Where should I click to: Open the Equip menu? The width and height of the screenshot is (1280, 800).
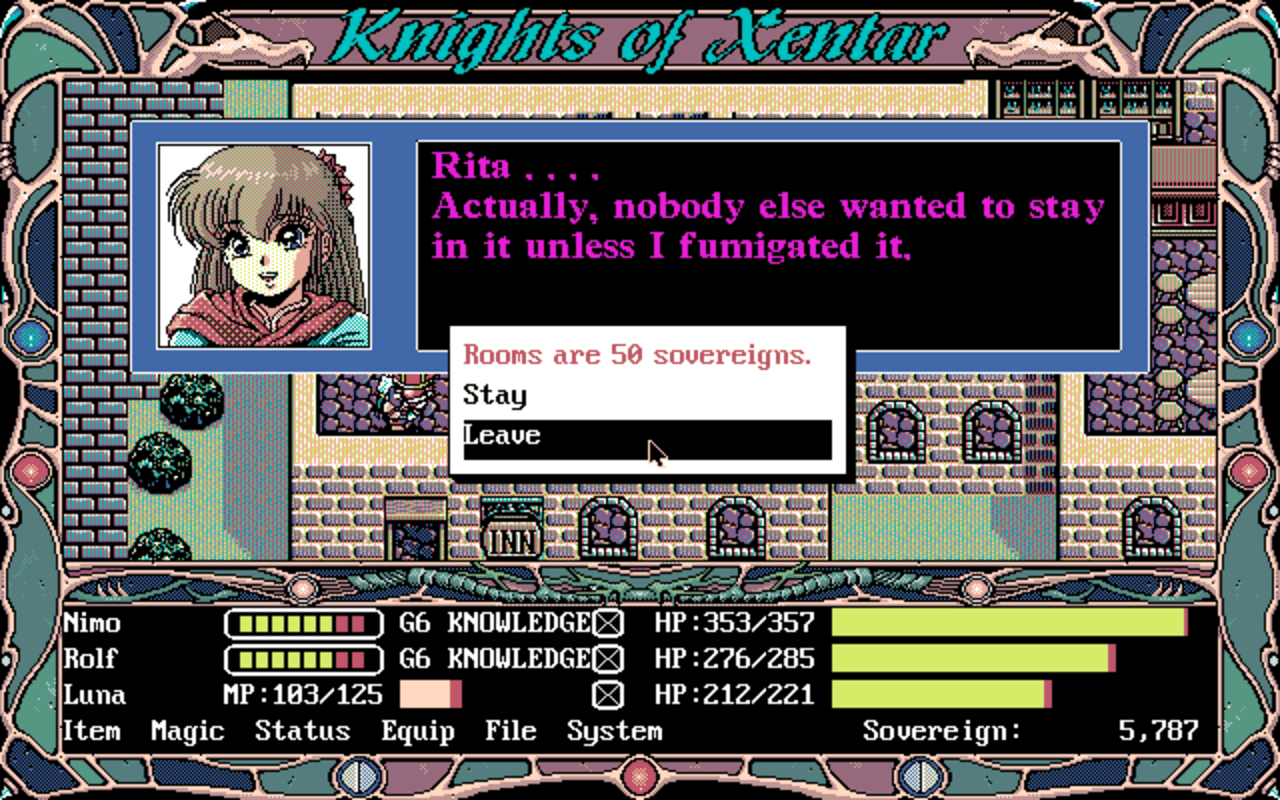point(419,731)
